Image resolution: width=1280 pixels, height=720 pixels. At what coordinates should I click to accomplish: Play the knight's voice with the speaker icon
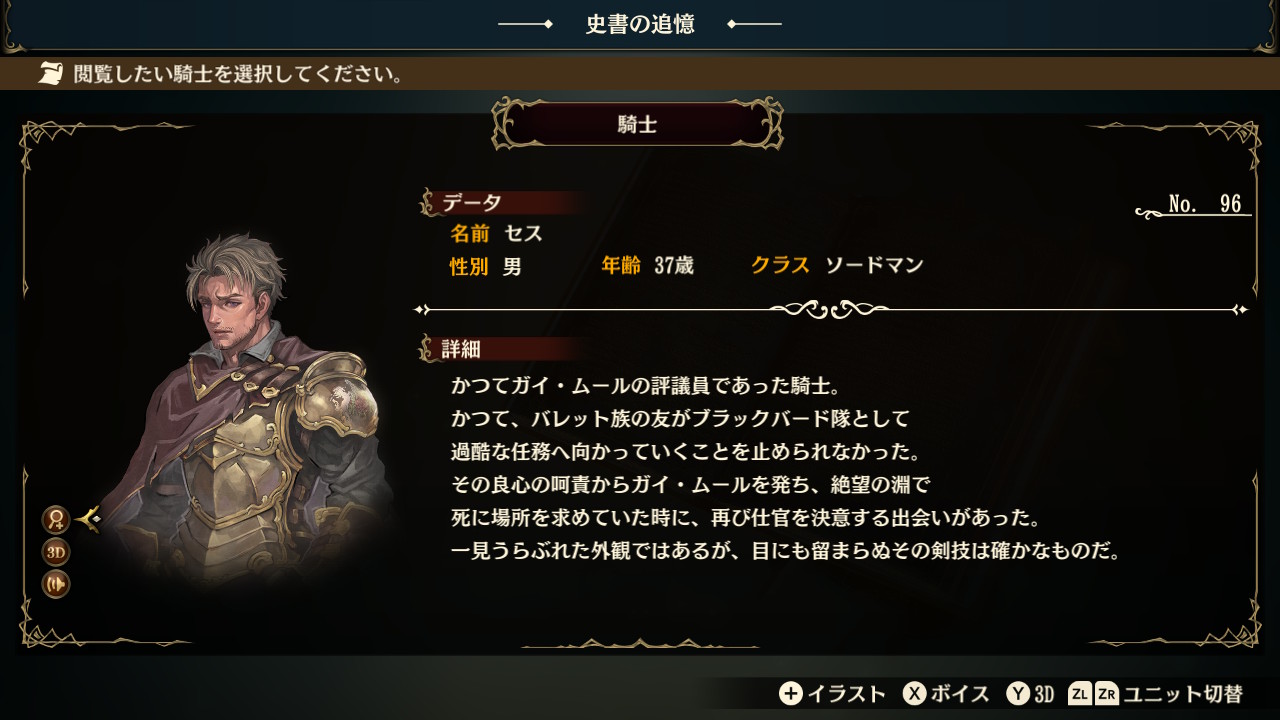[55, 584]
